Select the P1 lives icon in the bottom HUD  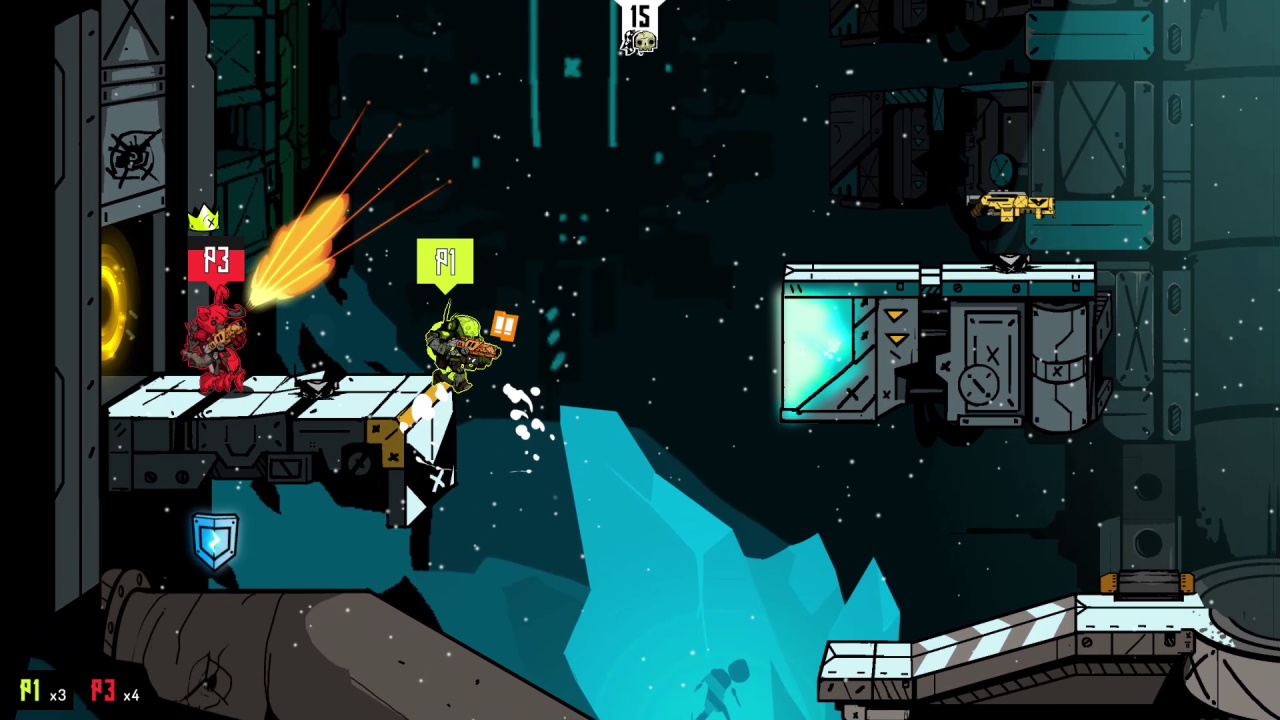[x=28, y=690]
